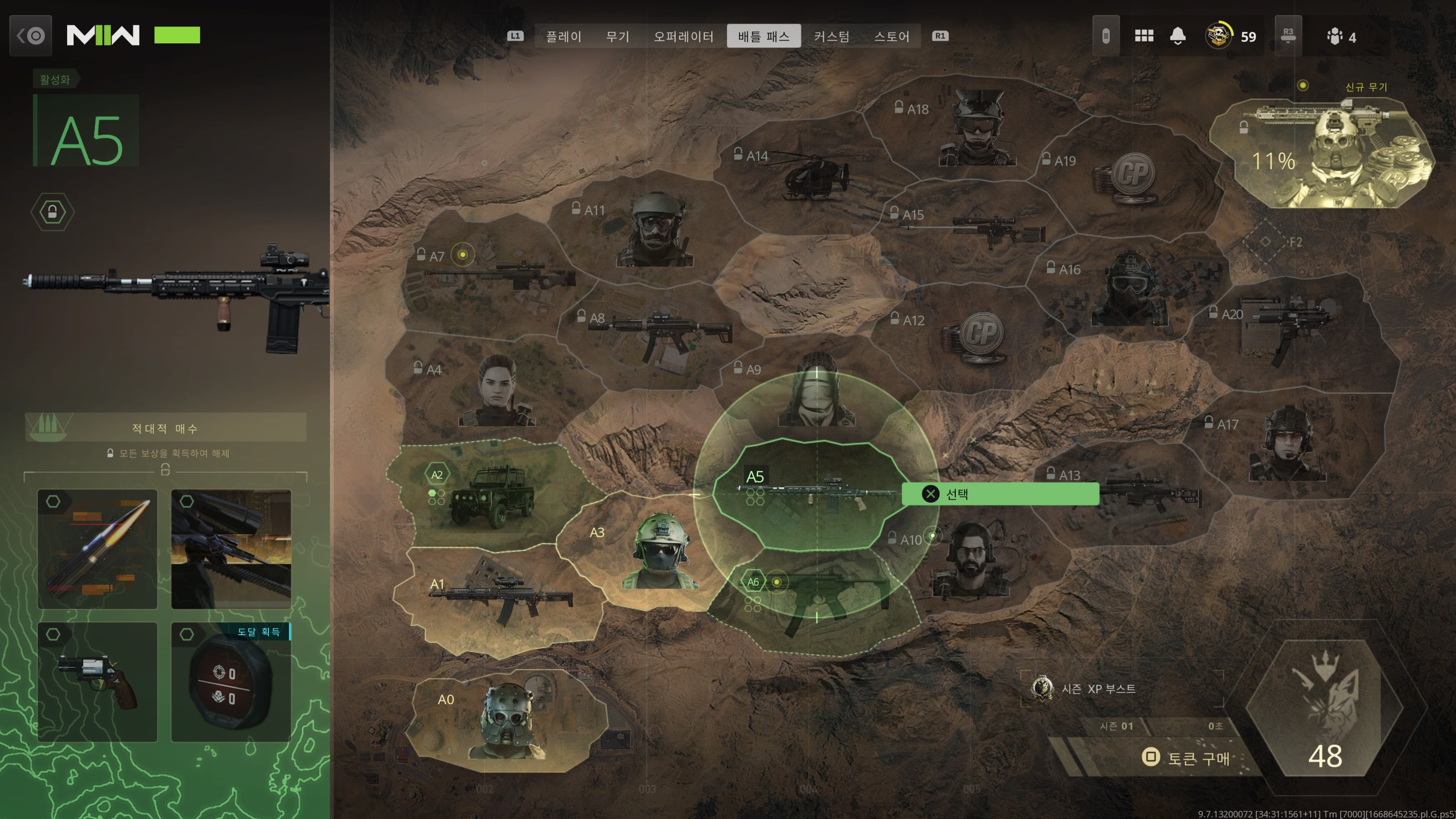
Task: Click the 토큰 구매 button
Action: point(1187,758)
